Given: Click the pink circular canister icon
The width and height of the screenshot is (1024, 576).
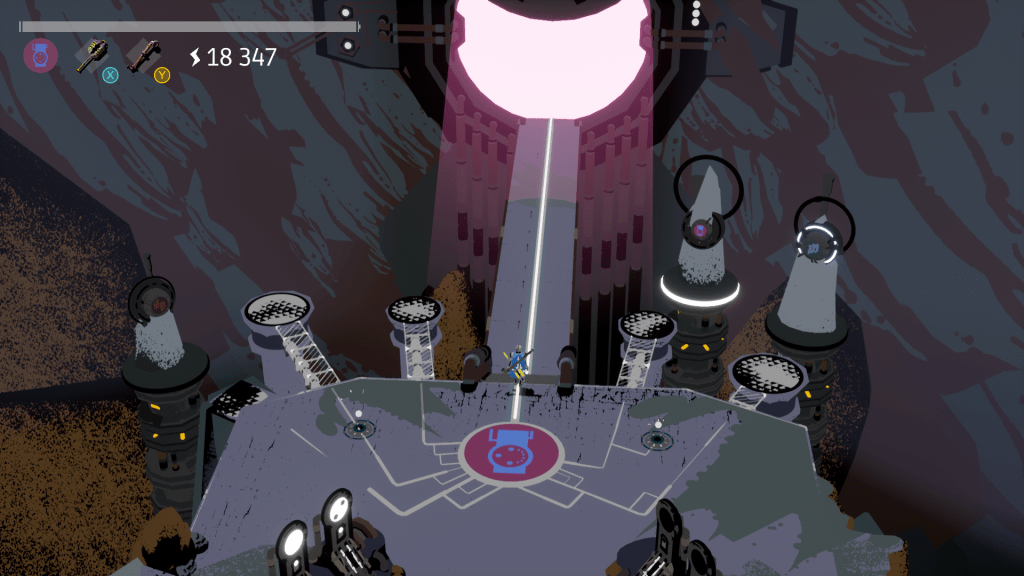Looking at the screenshot, I should [x=40, y=55].
